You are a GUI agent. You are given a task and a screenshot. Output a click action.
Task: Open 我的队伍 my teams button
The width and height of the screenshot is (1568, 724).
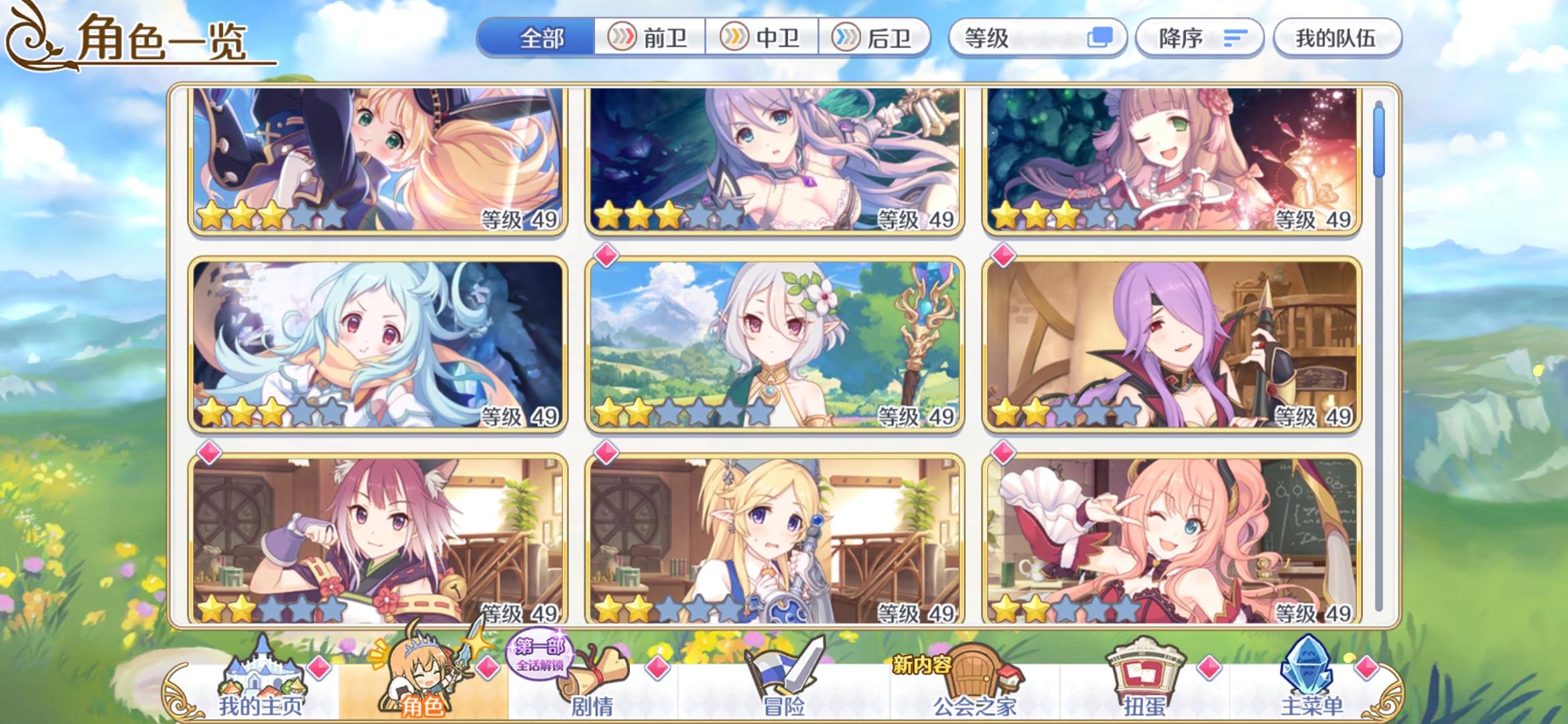pos(1337,38)
